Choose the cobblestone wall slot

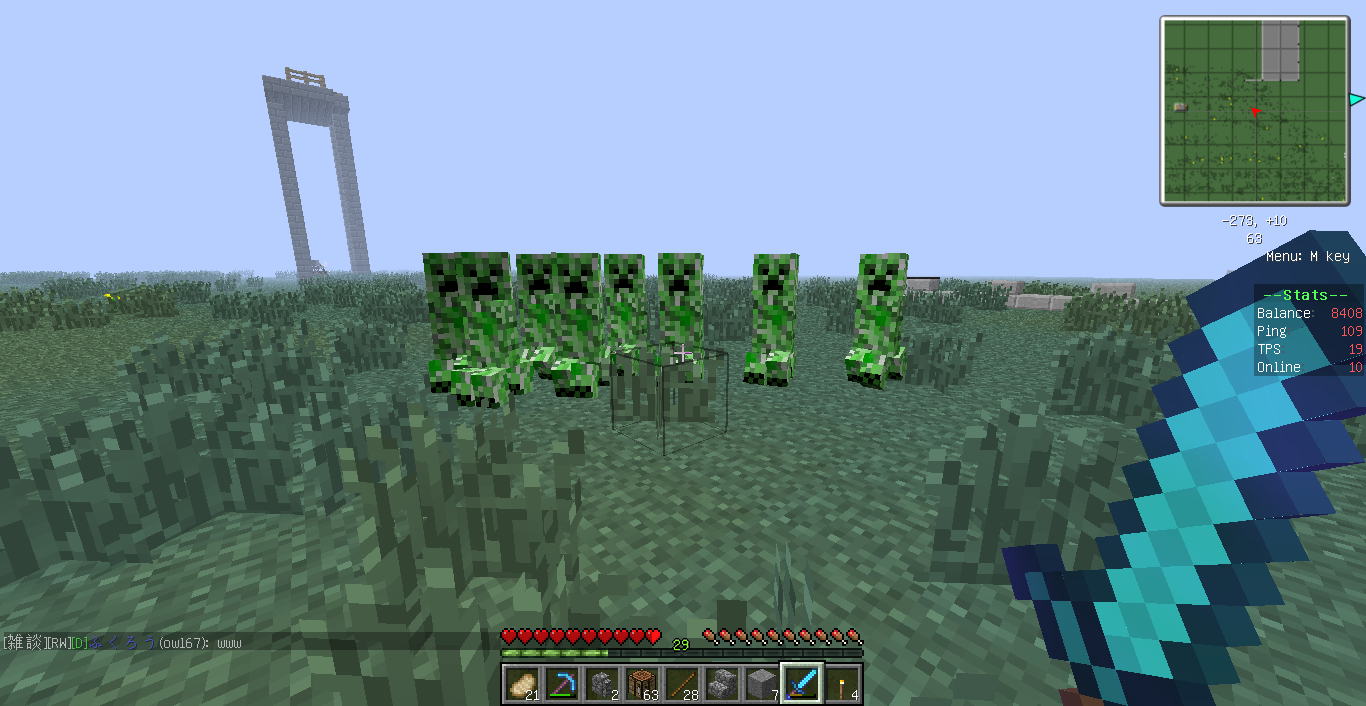[x=601, y=684]
